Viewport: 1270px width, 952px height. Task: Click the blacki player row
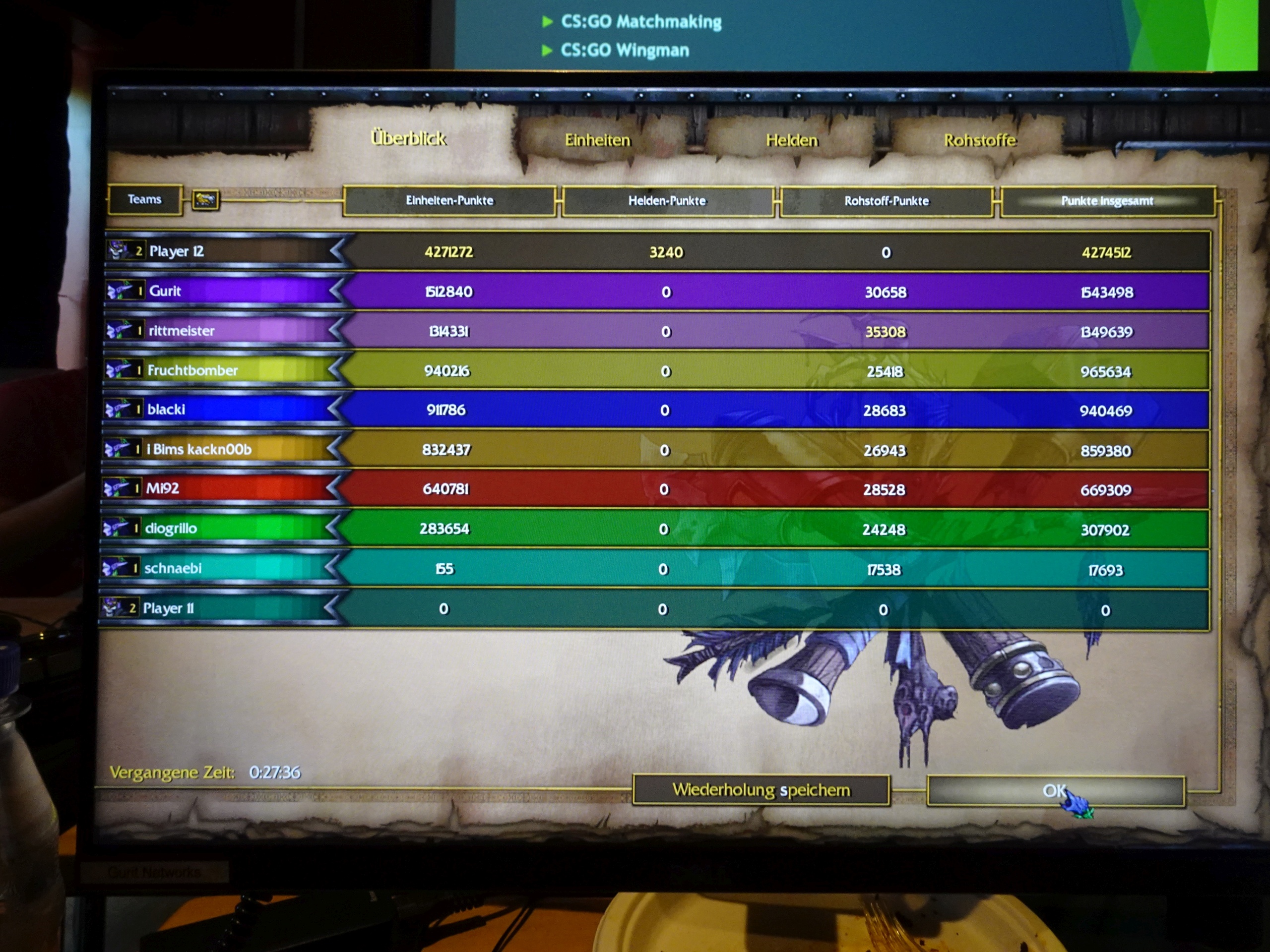point(167,409)
